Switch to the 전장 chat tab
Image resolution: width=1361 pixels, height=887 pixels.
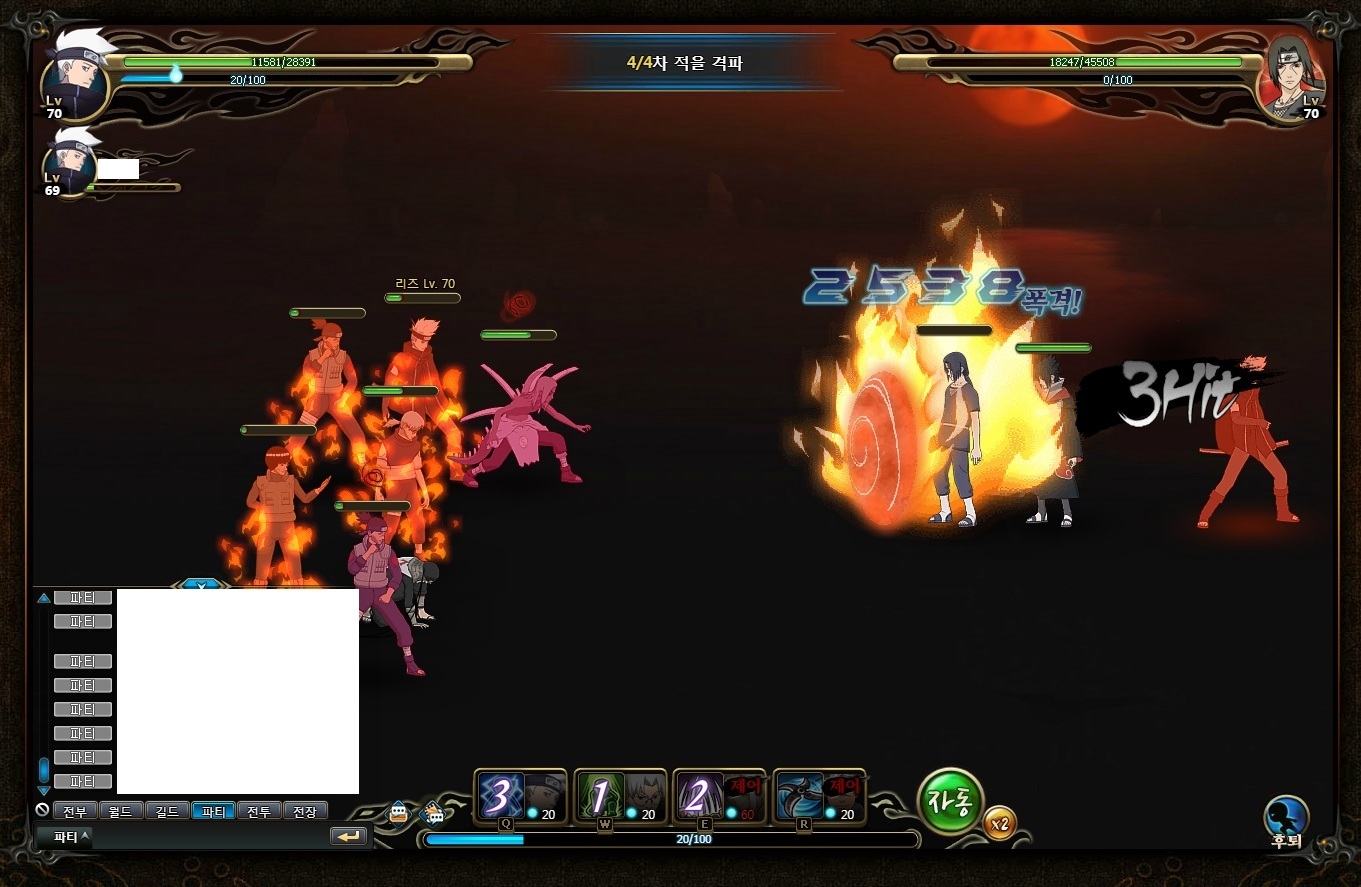(305, 811)
